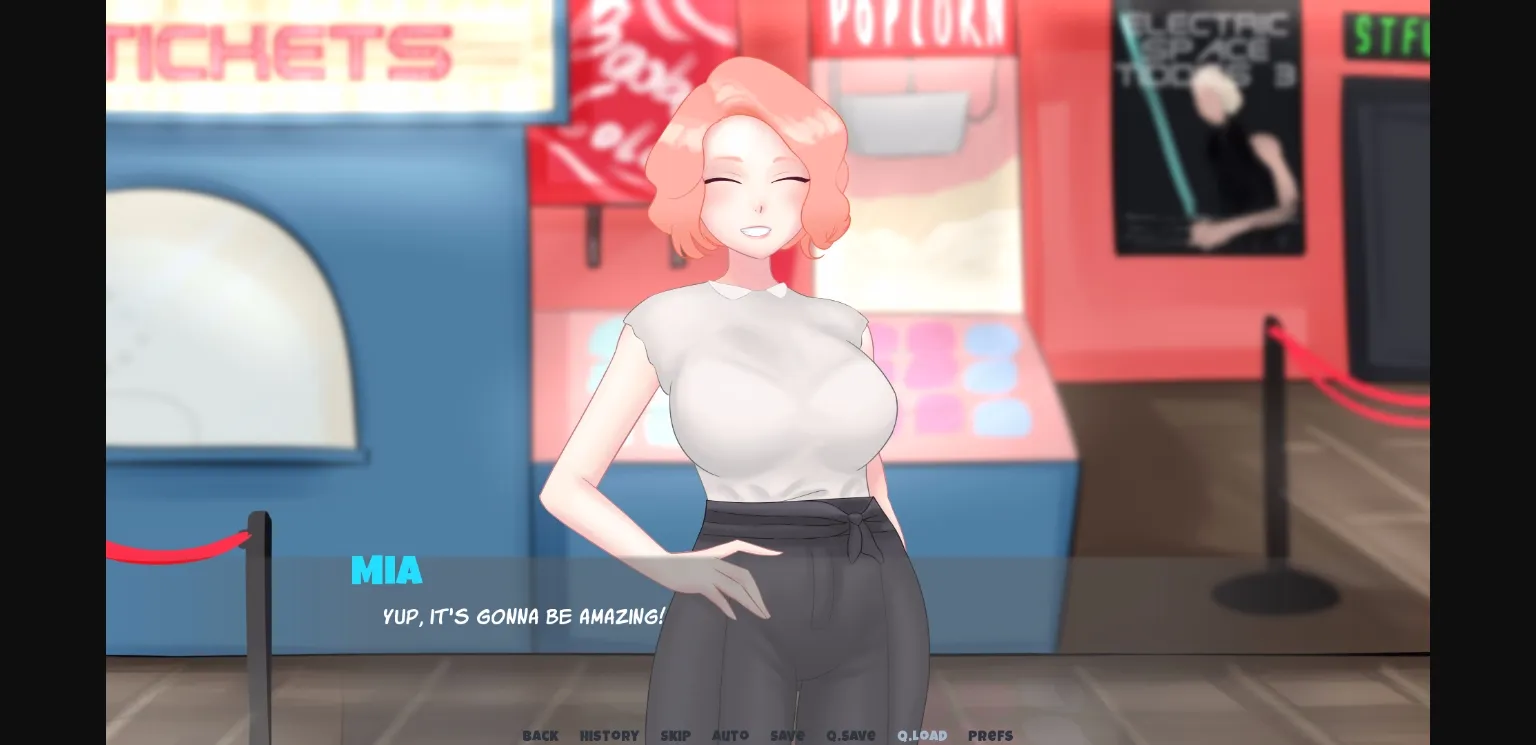Click the neon Tickets sign
Screen dimensions: 1536x745
click(290, 50)
